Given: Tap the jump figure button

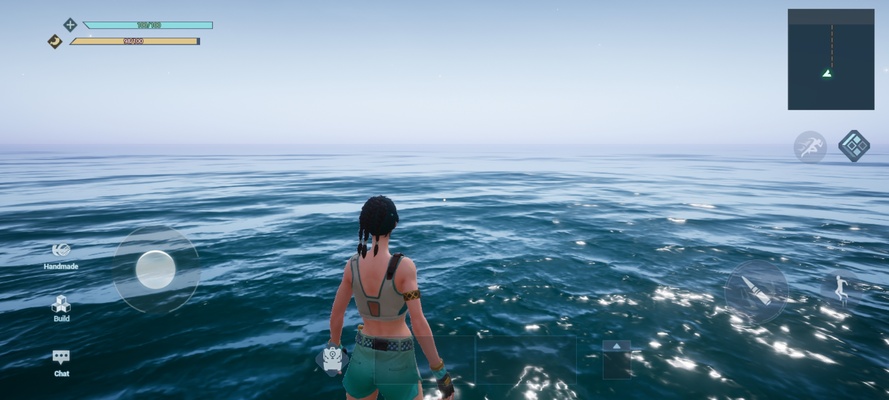Looking at the screenshot, I should pyautogui.click(x=840, y=289).
